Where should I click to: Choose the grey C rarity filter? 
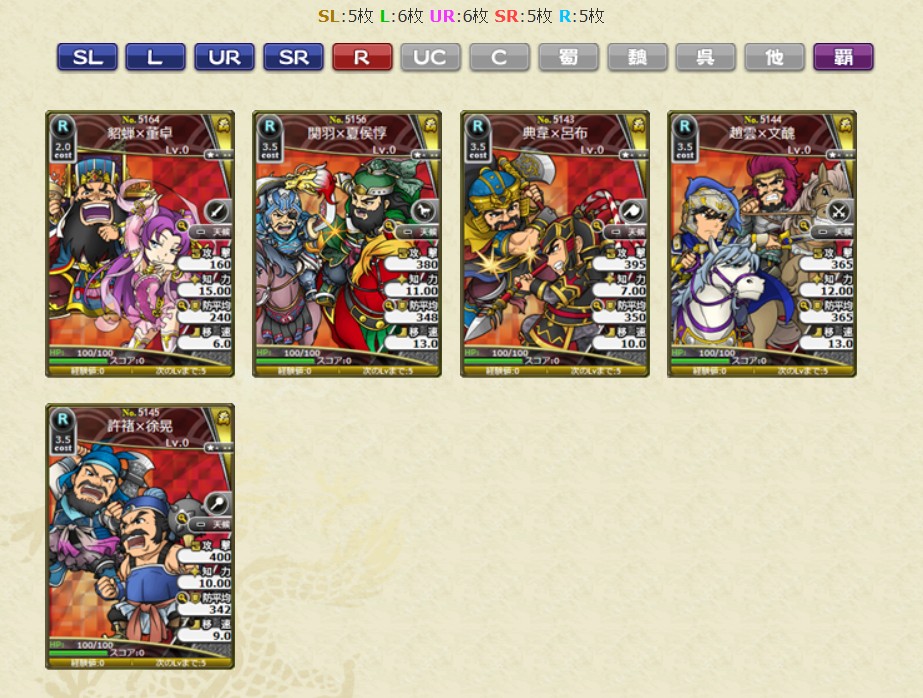click(499, 57)
